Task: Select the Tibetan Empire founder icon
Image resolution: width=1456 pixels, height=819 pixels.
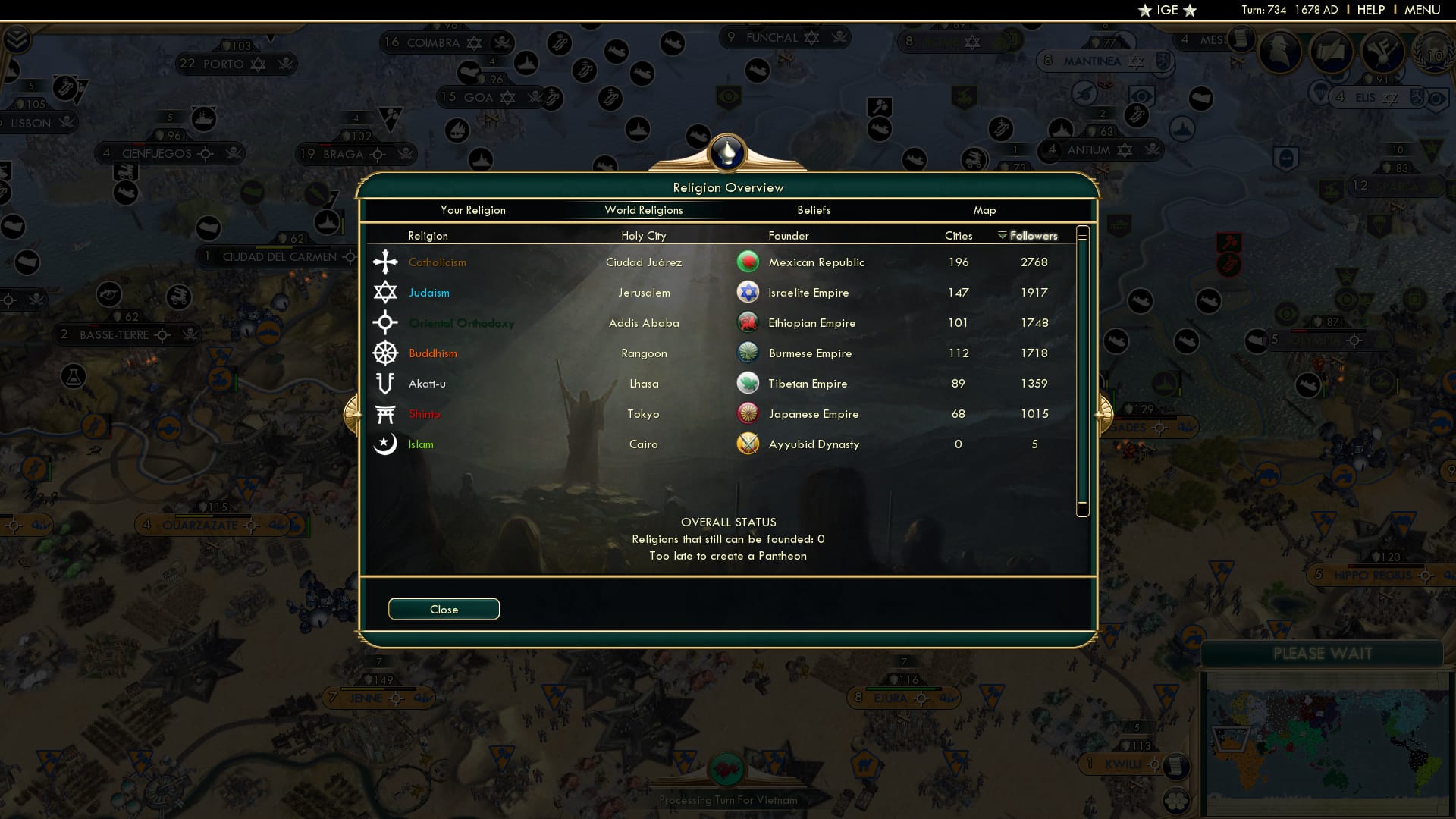Action: click(x=748, y=383)
